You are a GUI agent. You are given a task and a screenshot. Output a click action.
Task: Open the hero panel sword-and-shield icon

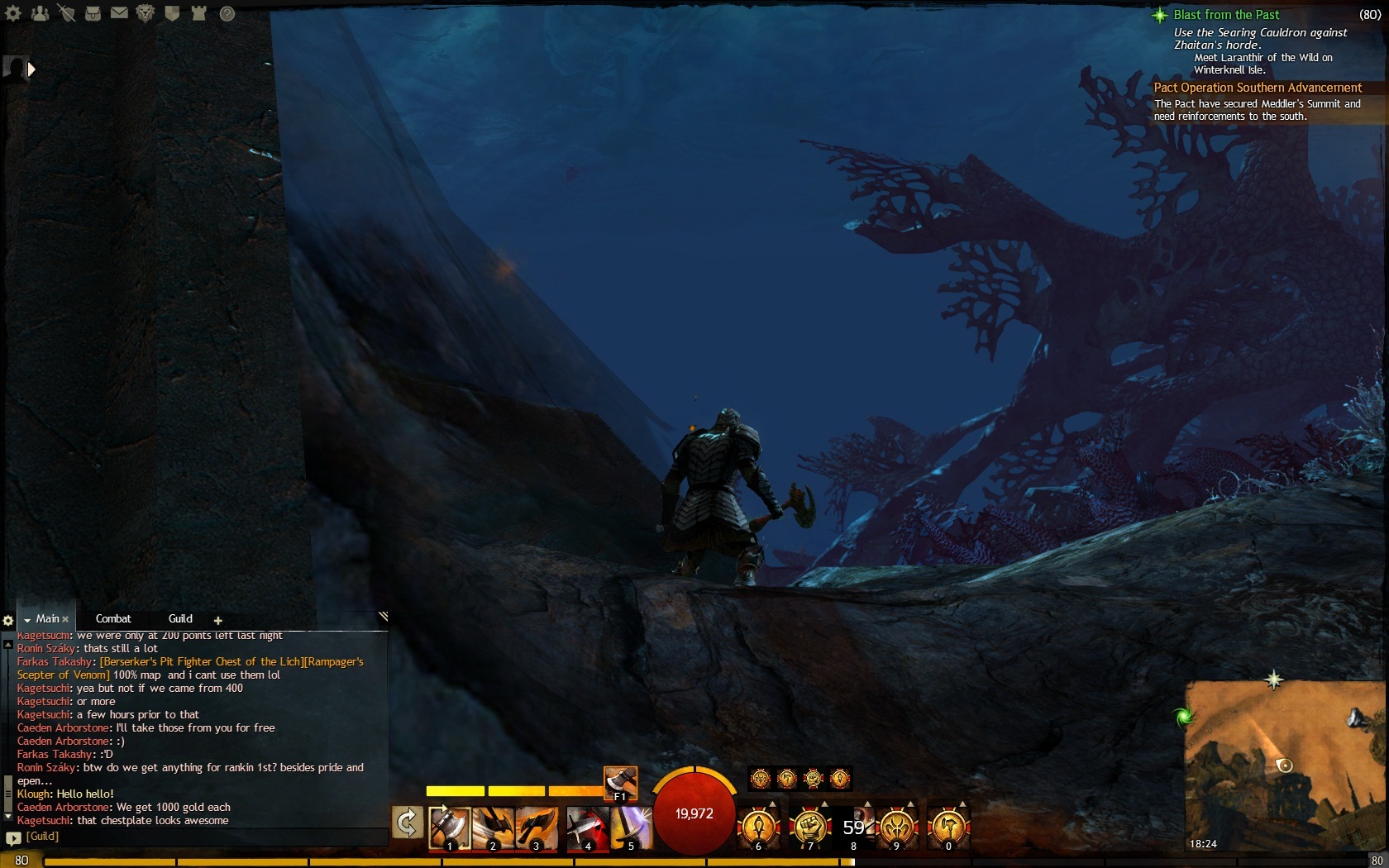point(66,13)
